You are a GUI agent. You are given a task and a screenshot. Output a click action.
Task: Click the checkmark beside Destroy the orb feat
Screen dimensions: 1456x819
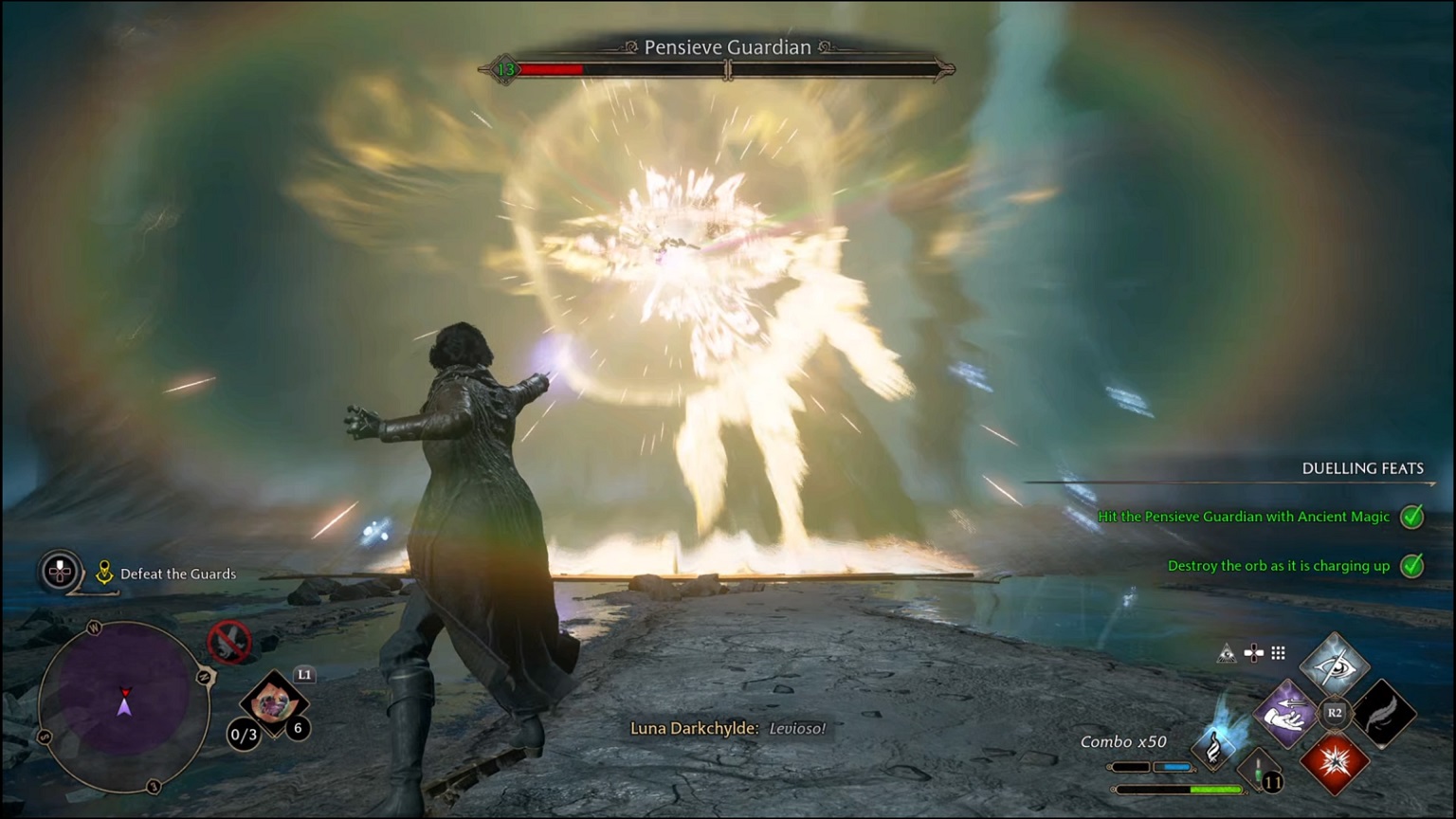pos(1412,566)
